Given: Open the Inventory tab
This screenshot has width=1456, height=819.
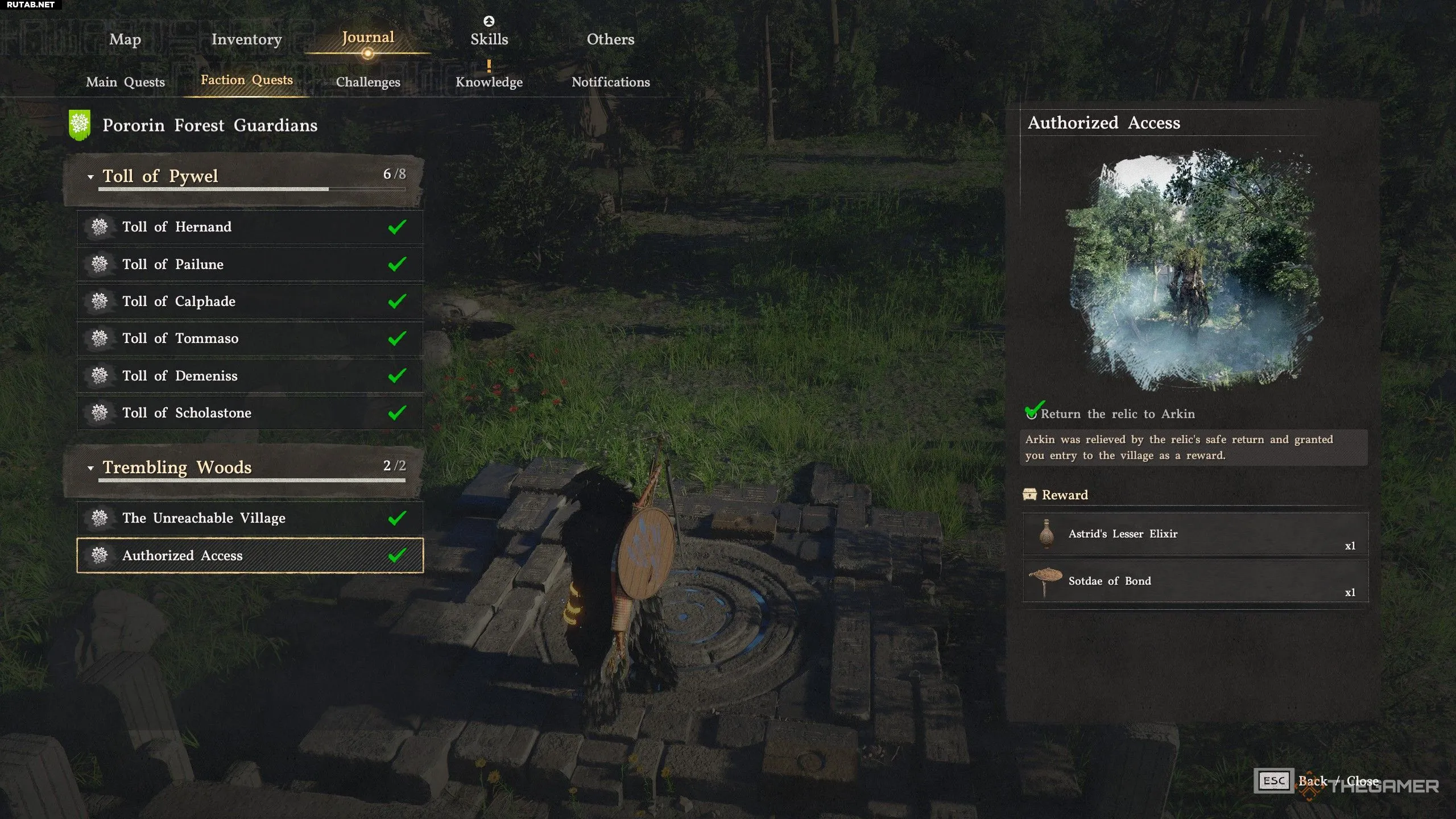Looking at the screenshot, I should click(246, 39).
